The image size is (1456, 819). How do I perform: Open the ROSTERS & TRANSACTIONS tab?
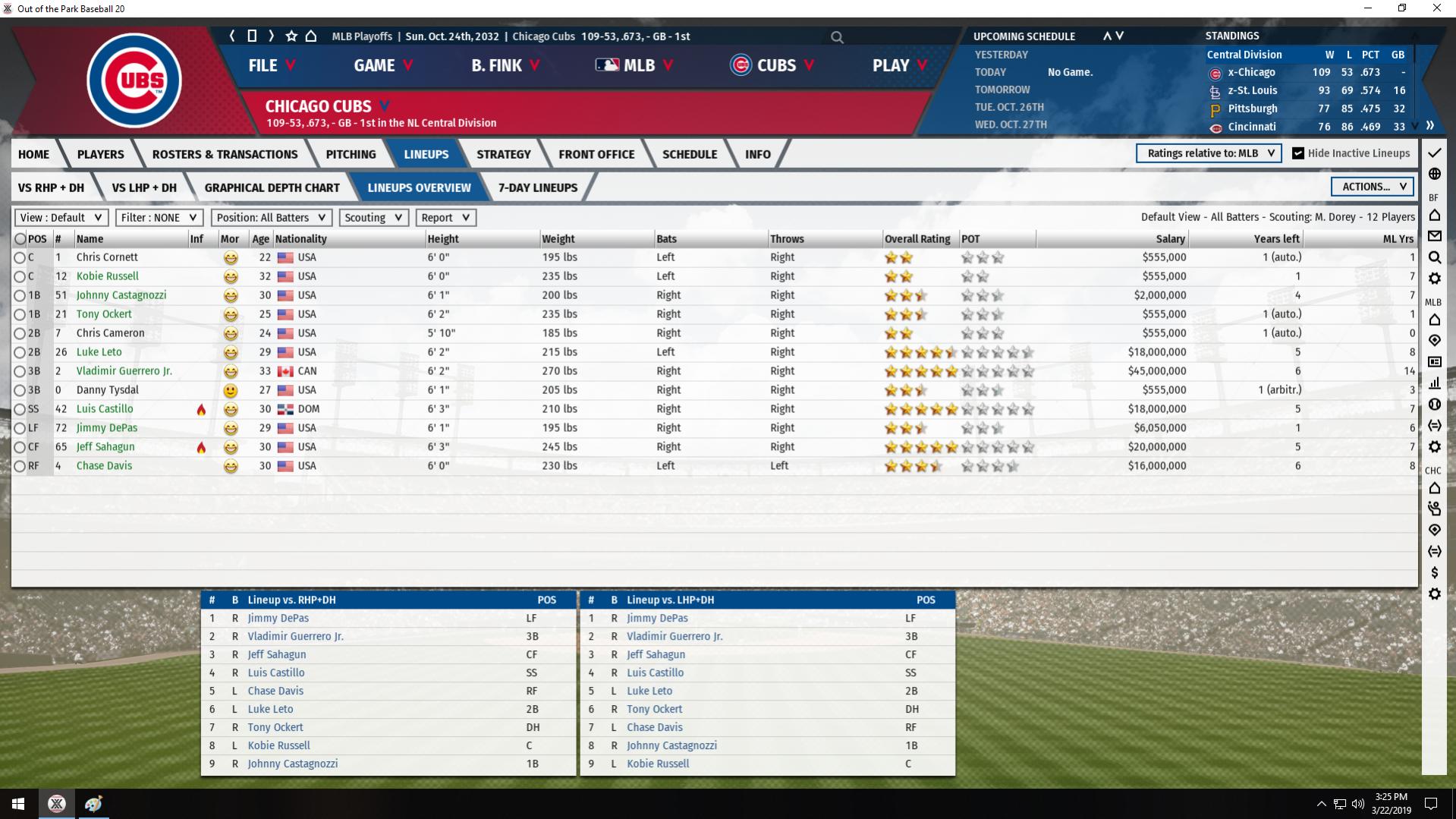(225, 154)
